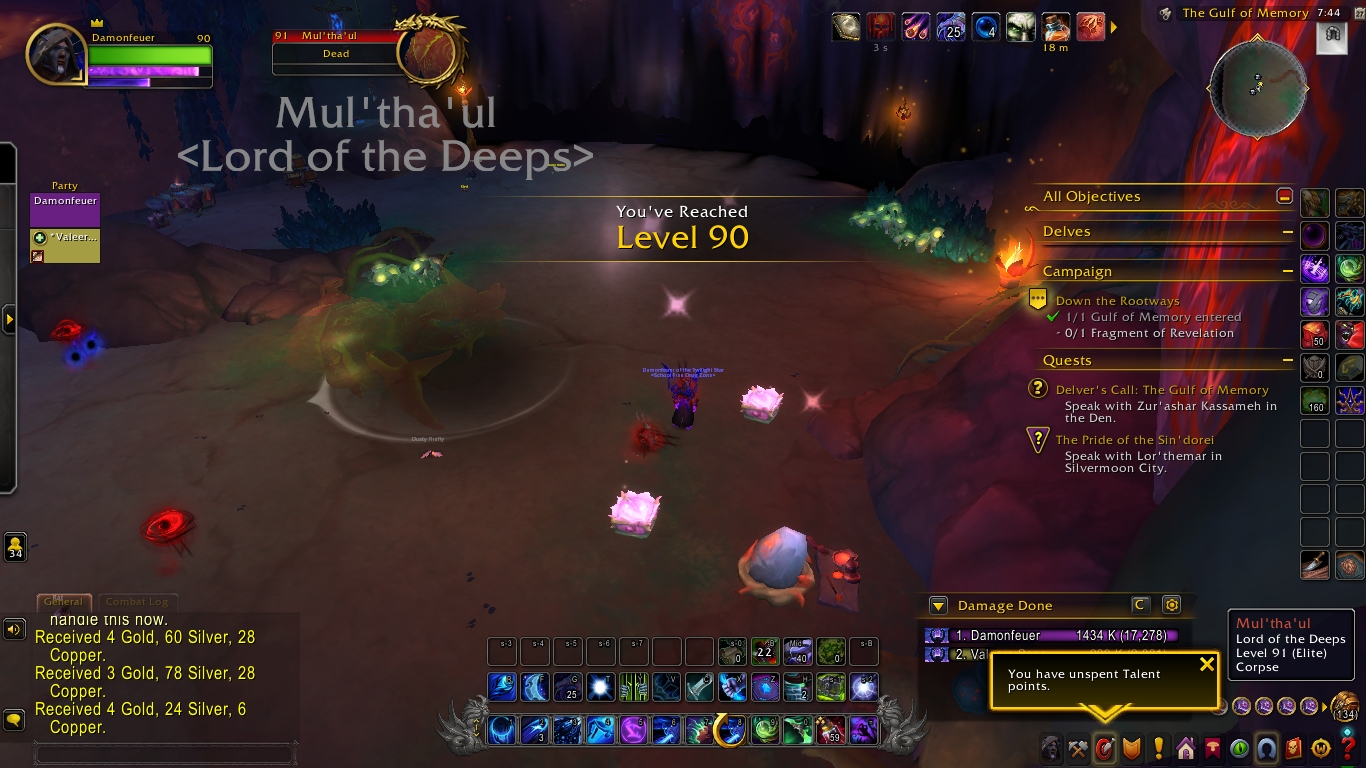The width and height of the screenshot is (1366, 768).
Task: Close the unspent Talent points alert
Action: 1207,664
